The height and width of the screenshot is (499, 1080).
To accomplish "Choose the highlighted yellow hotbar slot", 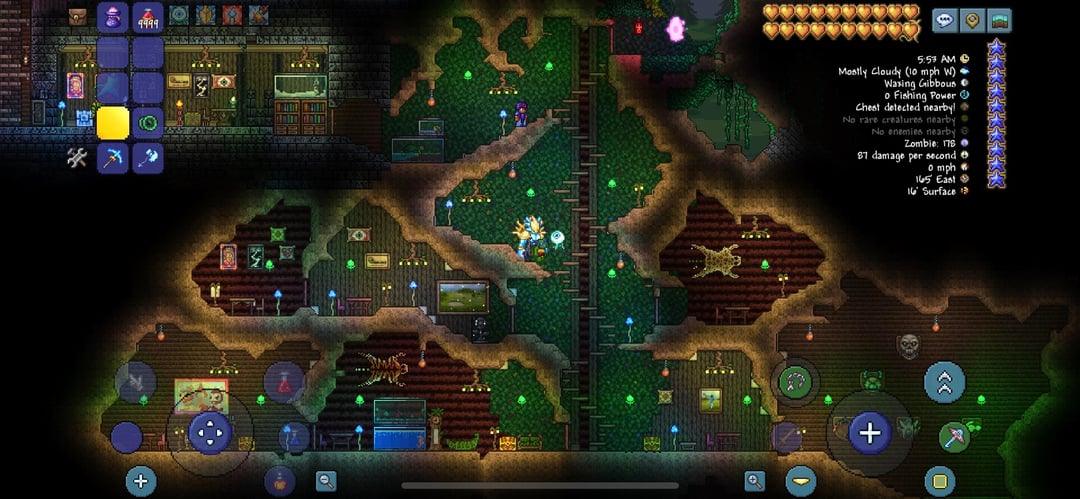I will click(x=112, y=123).
